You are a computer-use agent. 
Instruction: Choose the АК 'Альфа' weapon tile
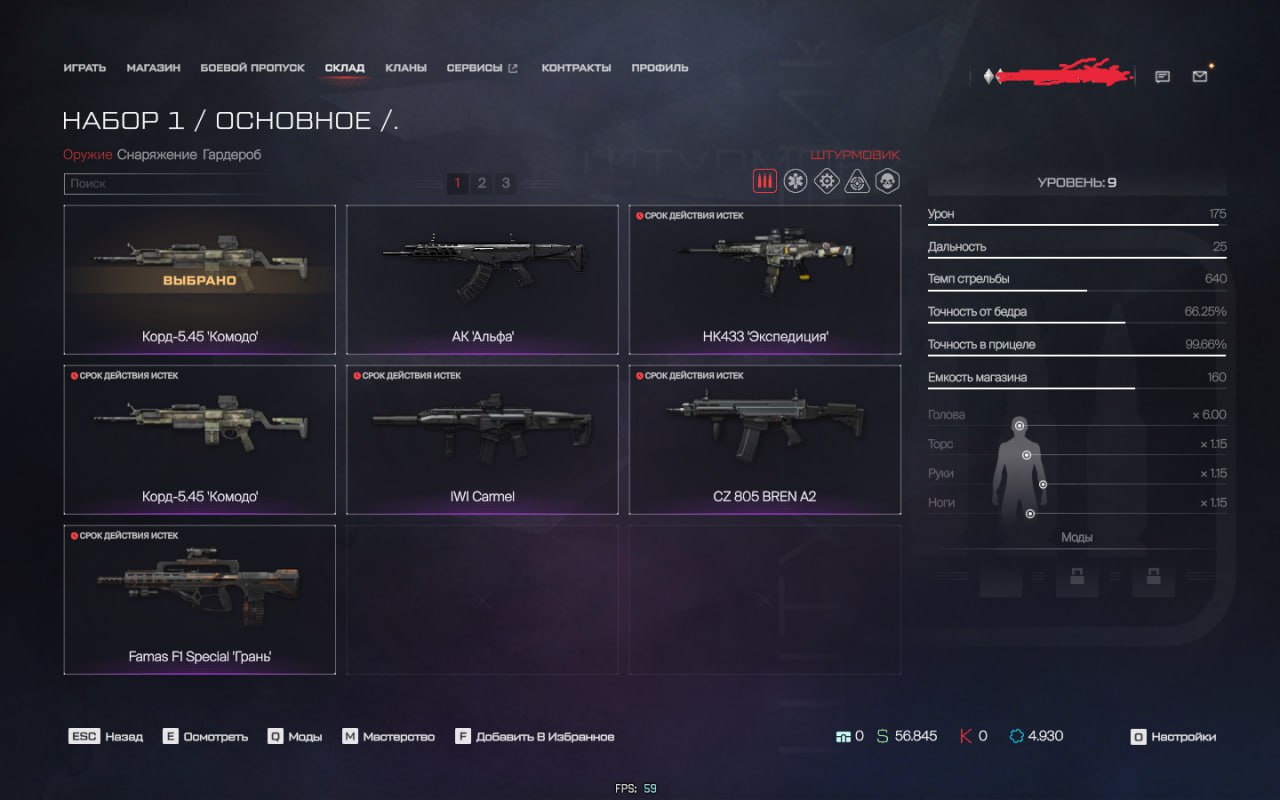click(482, 279)
